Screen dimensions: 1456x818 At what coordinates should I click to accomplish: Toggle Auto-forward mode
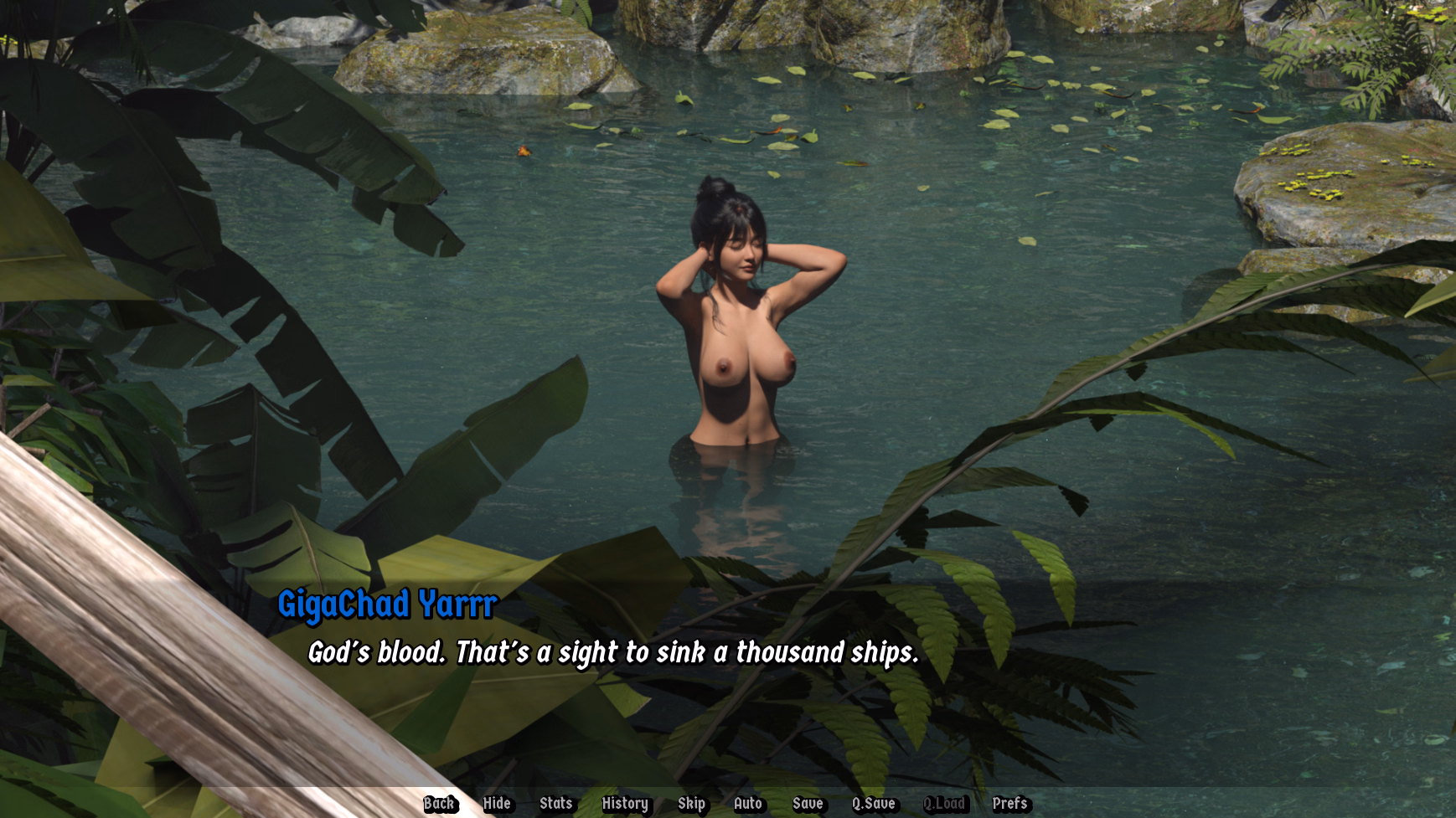coord(748,804)
